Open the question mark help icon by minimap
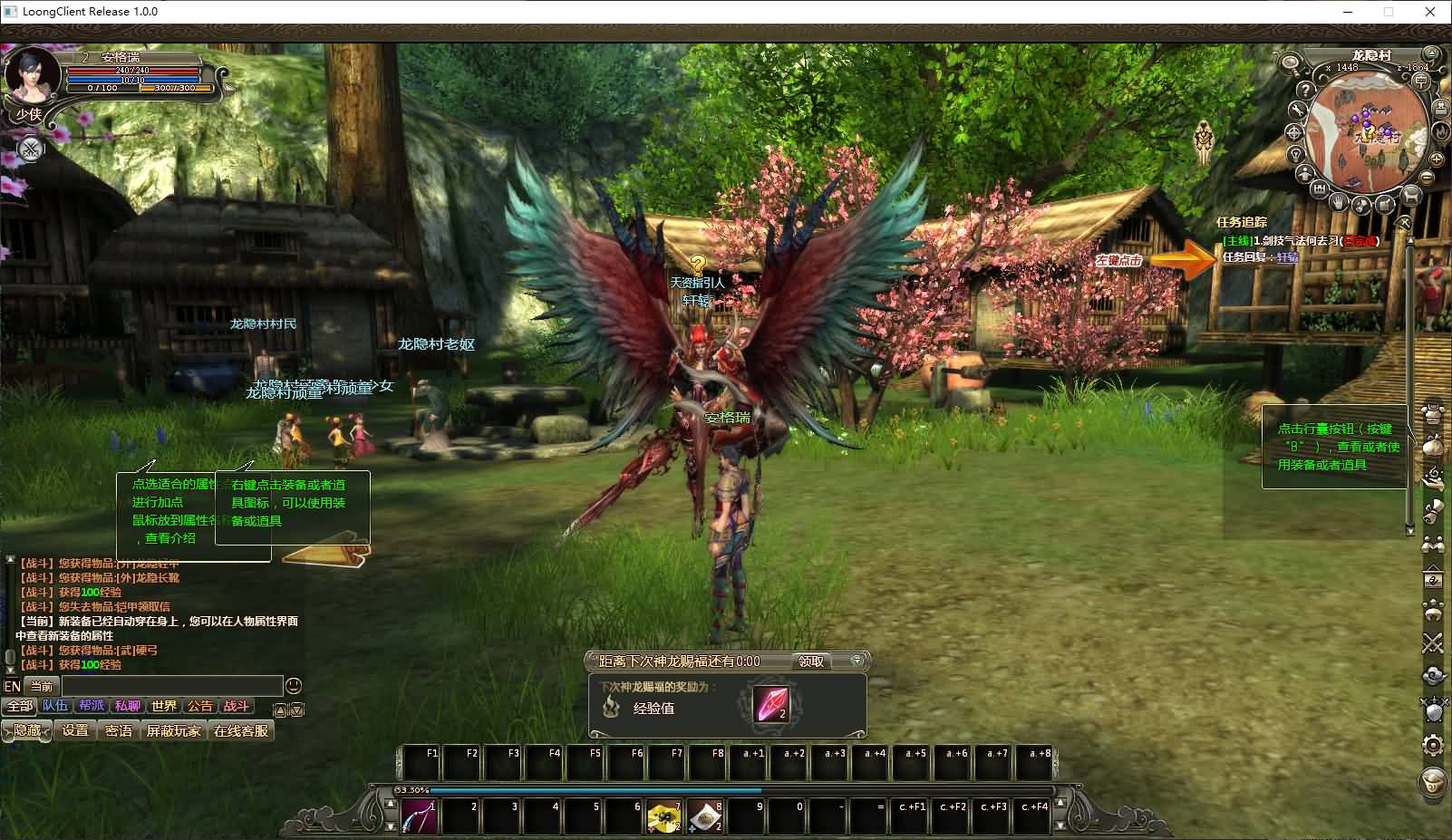The image size is (1452, 840). pyautogui.click(x=1304, y=91)
